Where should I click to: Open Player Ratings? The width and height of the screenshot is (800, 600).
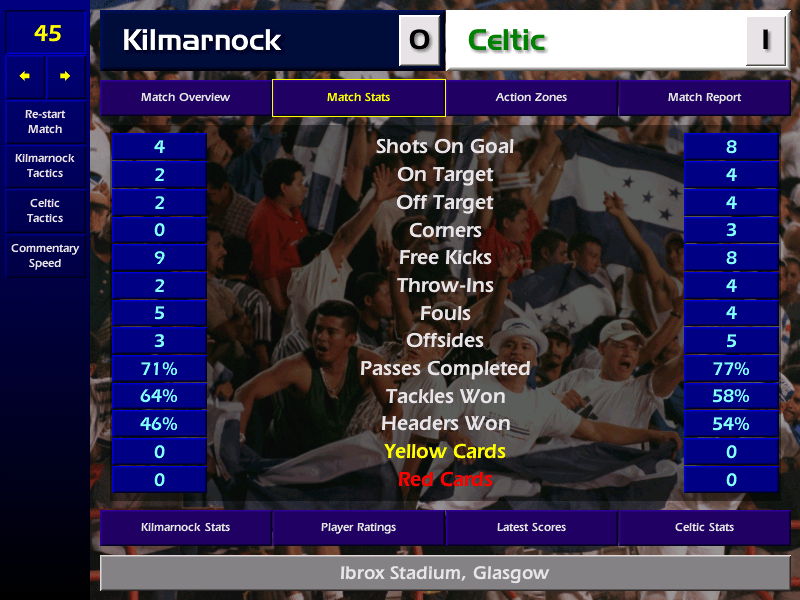coord(358,527)
